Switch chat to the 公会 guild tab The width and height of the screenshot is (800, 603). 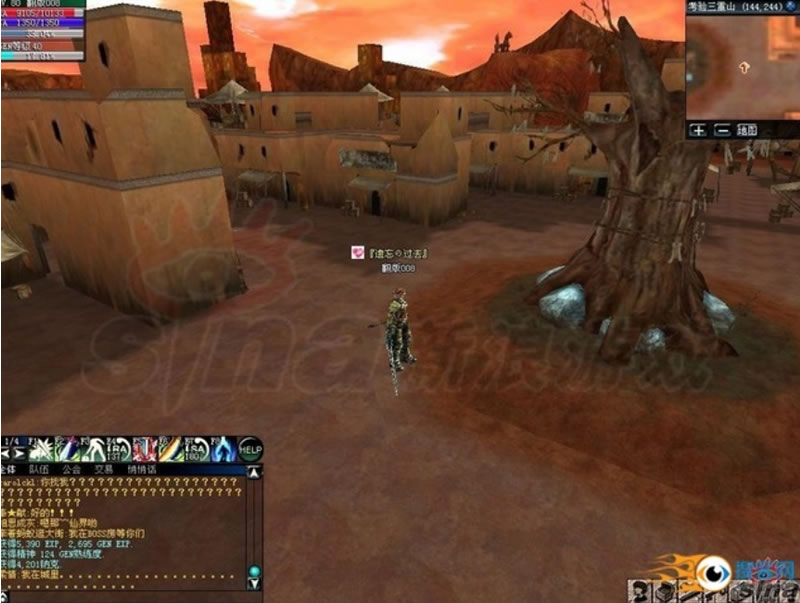(x=70, y=468)
